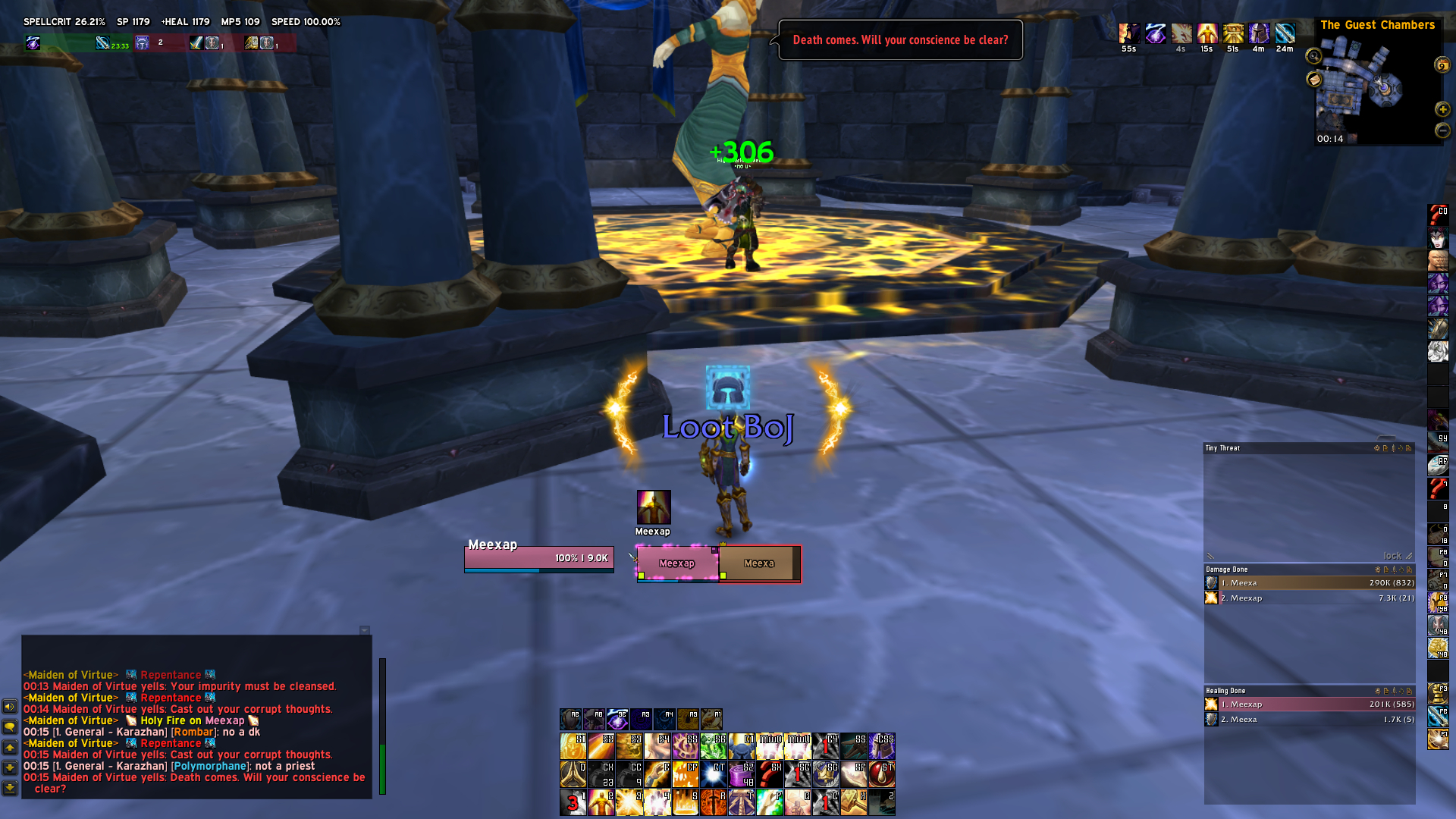This screenshot has height=819, width=1456.
Task: Select the winged helmet aura labeled CSS
Action: (882, 746)
